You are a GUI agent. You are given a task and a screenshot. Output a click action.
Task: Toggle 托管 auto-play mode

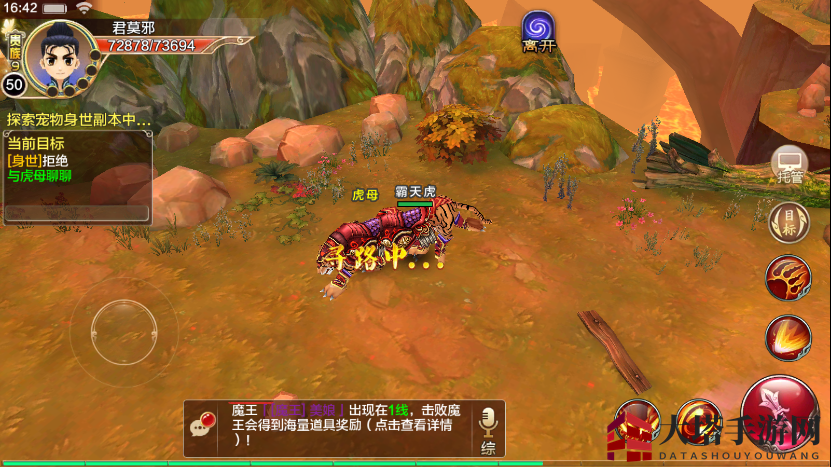click(x=789, y=165)
